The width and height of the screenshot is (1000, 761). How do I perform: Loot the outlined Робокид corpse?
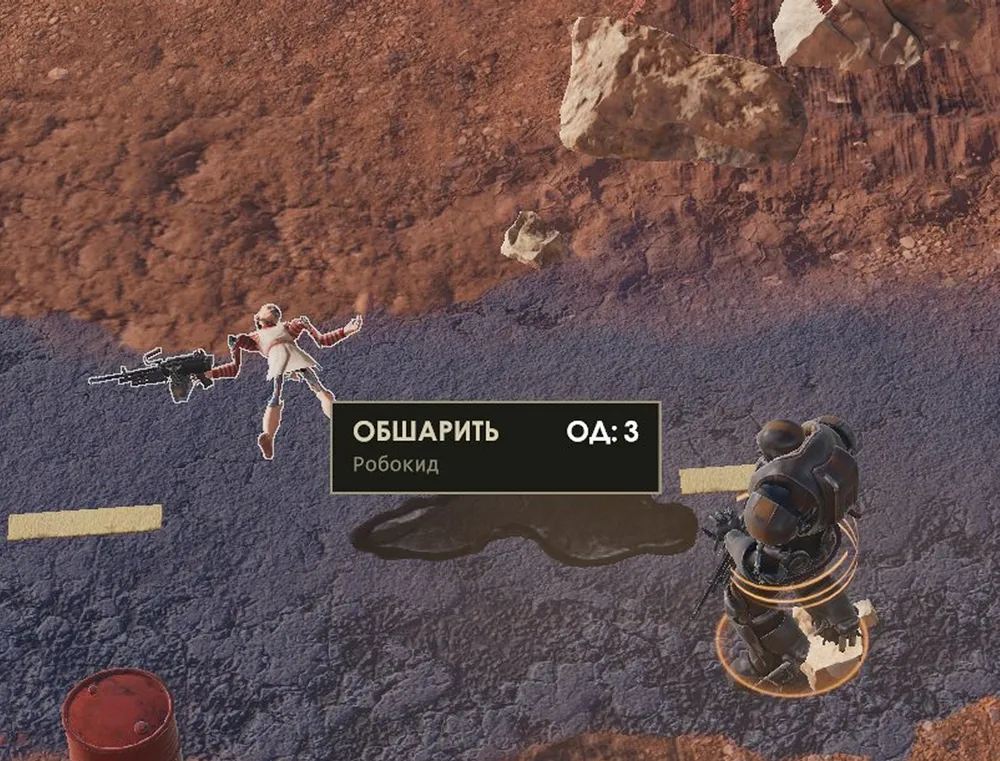click(283, 360)
